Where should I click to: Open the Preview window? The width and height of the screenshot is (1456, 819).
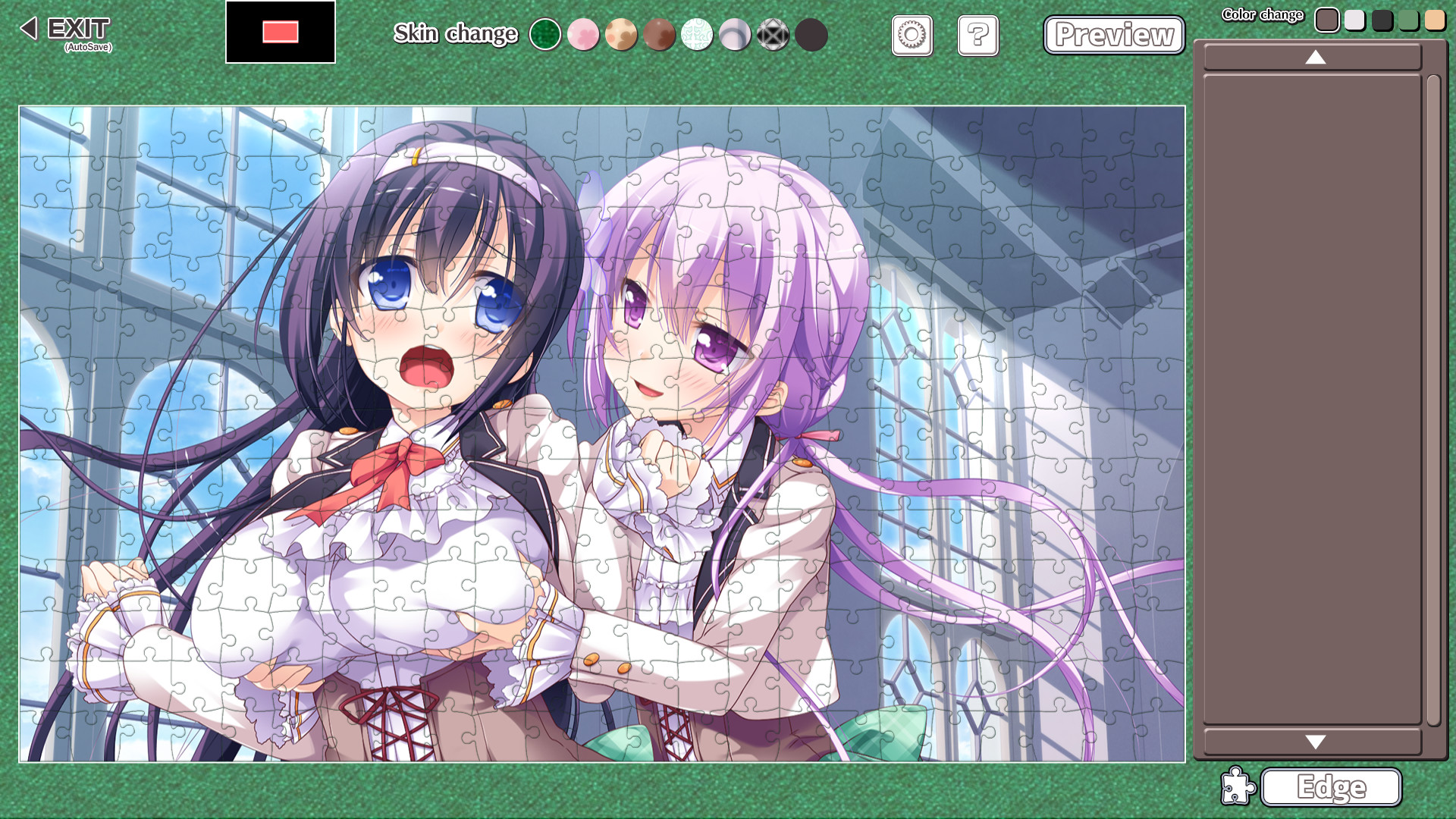[1113, 34]
